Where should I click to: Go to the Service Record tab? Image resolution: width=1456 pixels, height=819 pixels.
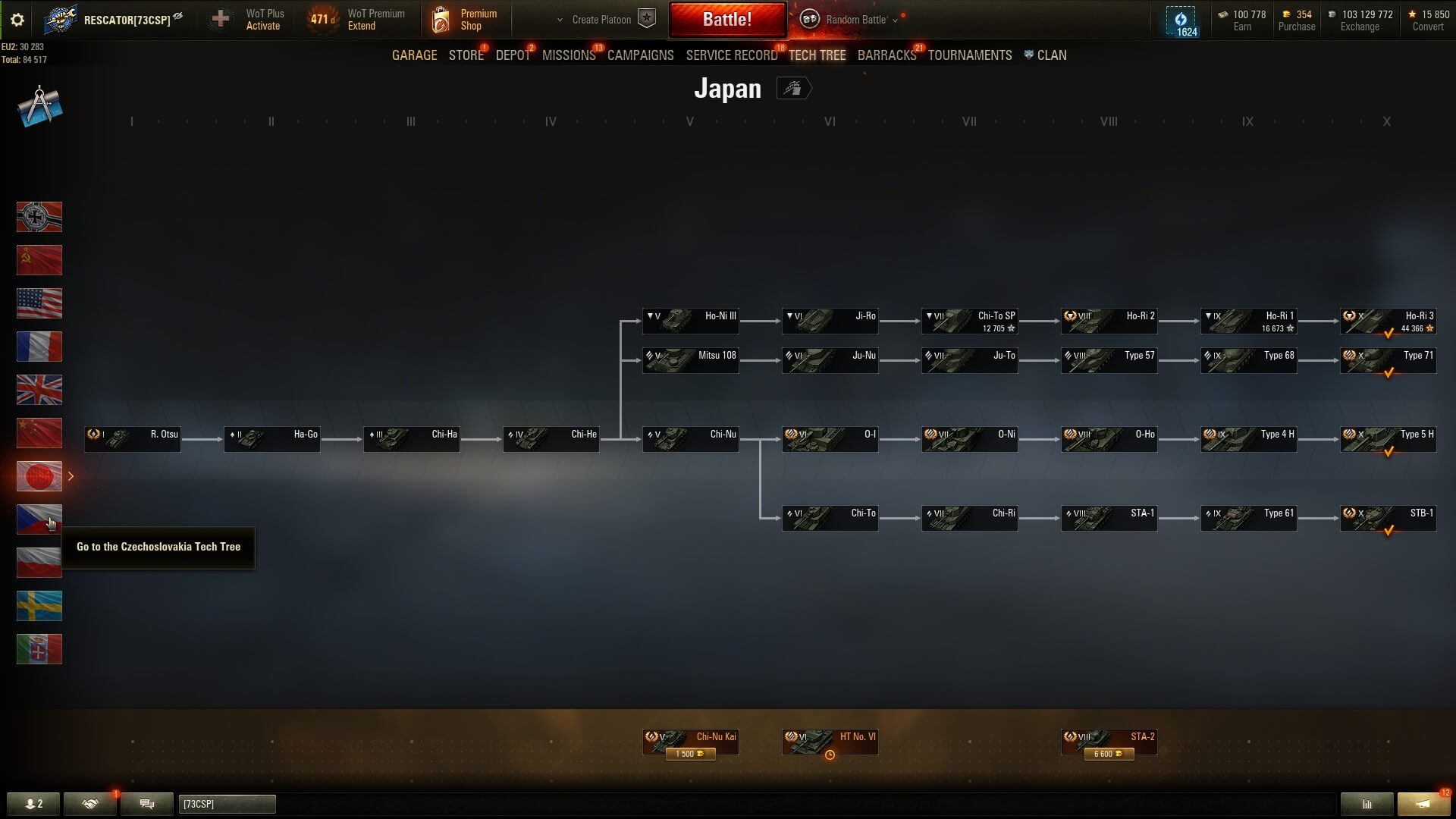(x=731, y=55)
